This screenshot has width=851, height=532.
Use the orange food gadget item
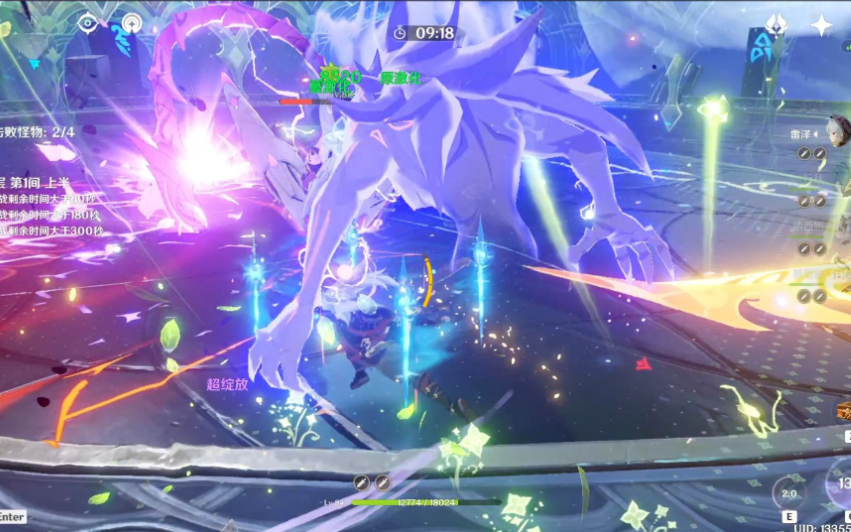[843, 410]
